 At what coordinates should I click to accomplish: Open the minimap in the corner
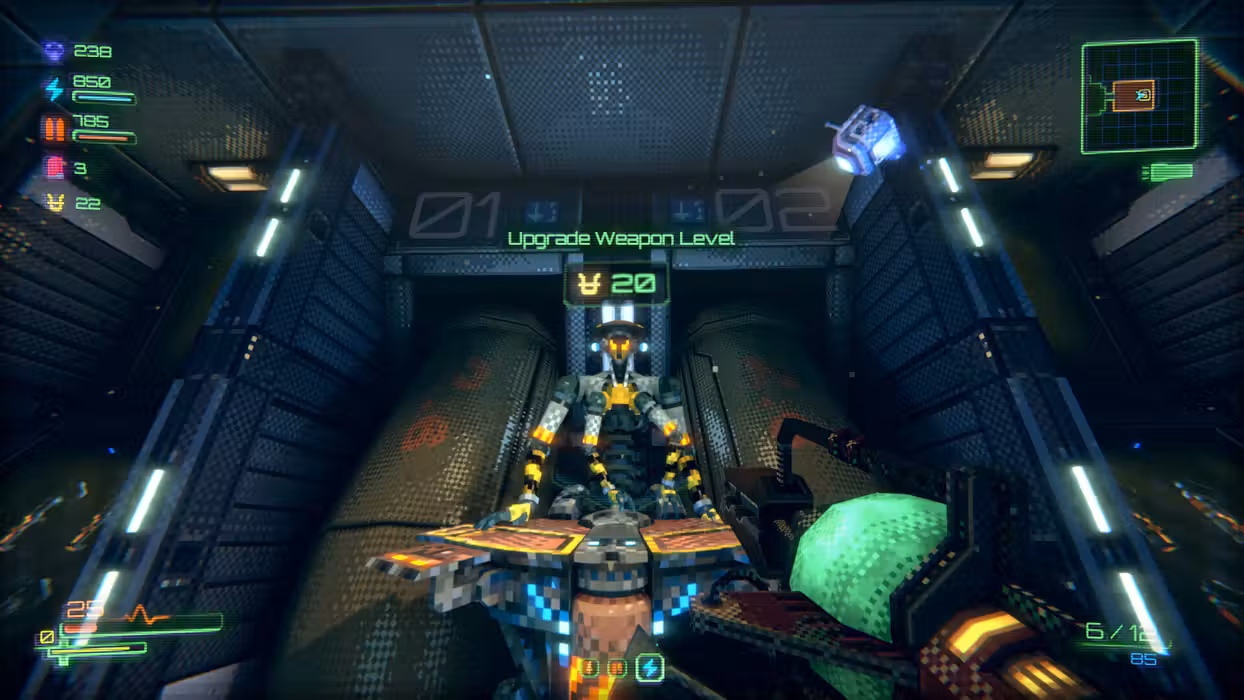coord(1139,96)
